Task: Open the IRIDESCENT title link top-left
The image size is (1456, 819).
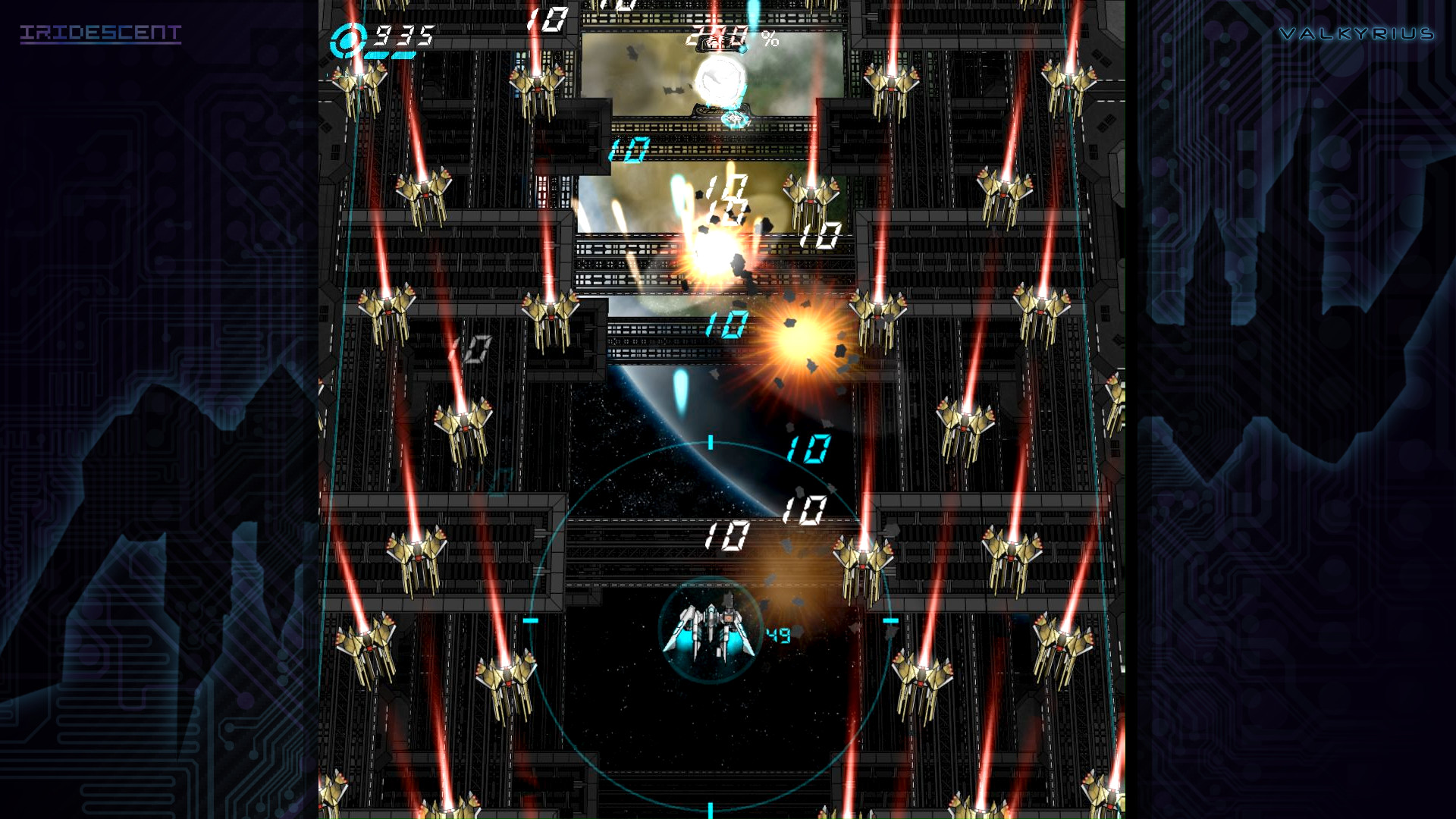Action: [99, 33]
